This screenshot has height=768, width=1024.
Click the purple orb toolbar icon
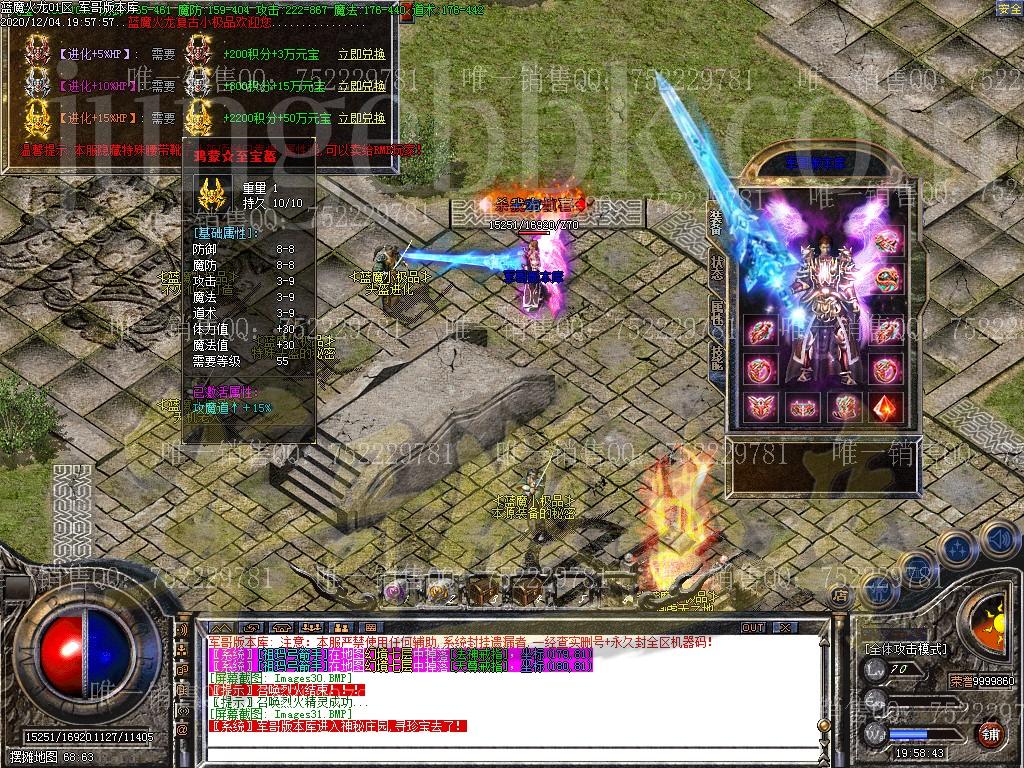pyautogui.click(x=396, y=591)
